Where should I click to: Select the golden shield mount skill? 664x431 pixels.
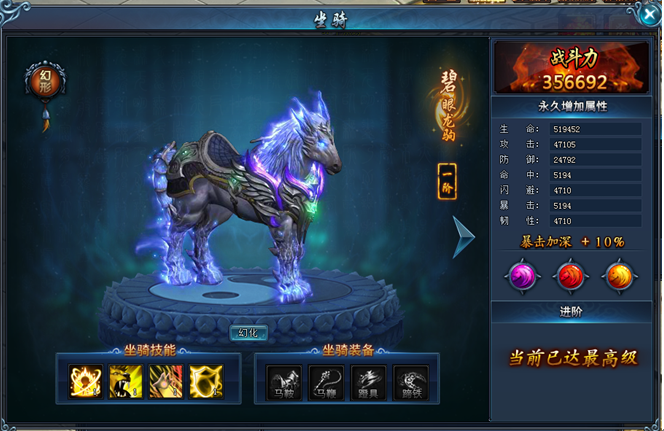205,380
